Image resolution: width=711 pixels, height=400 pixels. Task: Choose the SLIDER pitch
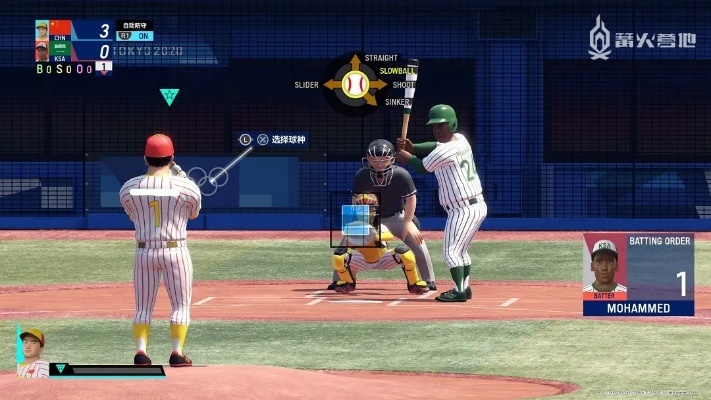coord(306,85)
